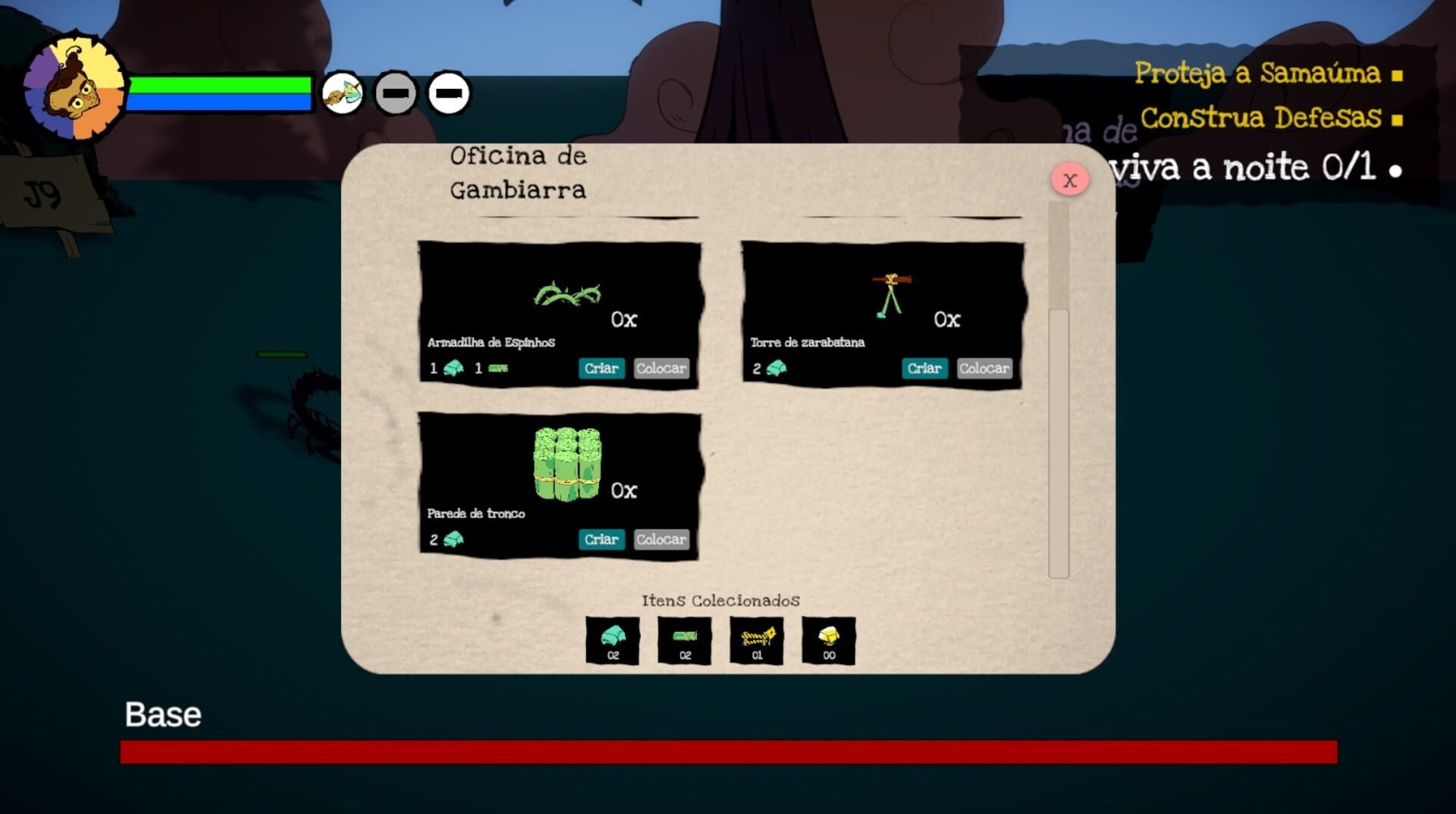Click the grass cost icon on Armadilha card

pos(497,368)
